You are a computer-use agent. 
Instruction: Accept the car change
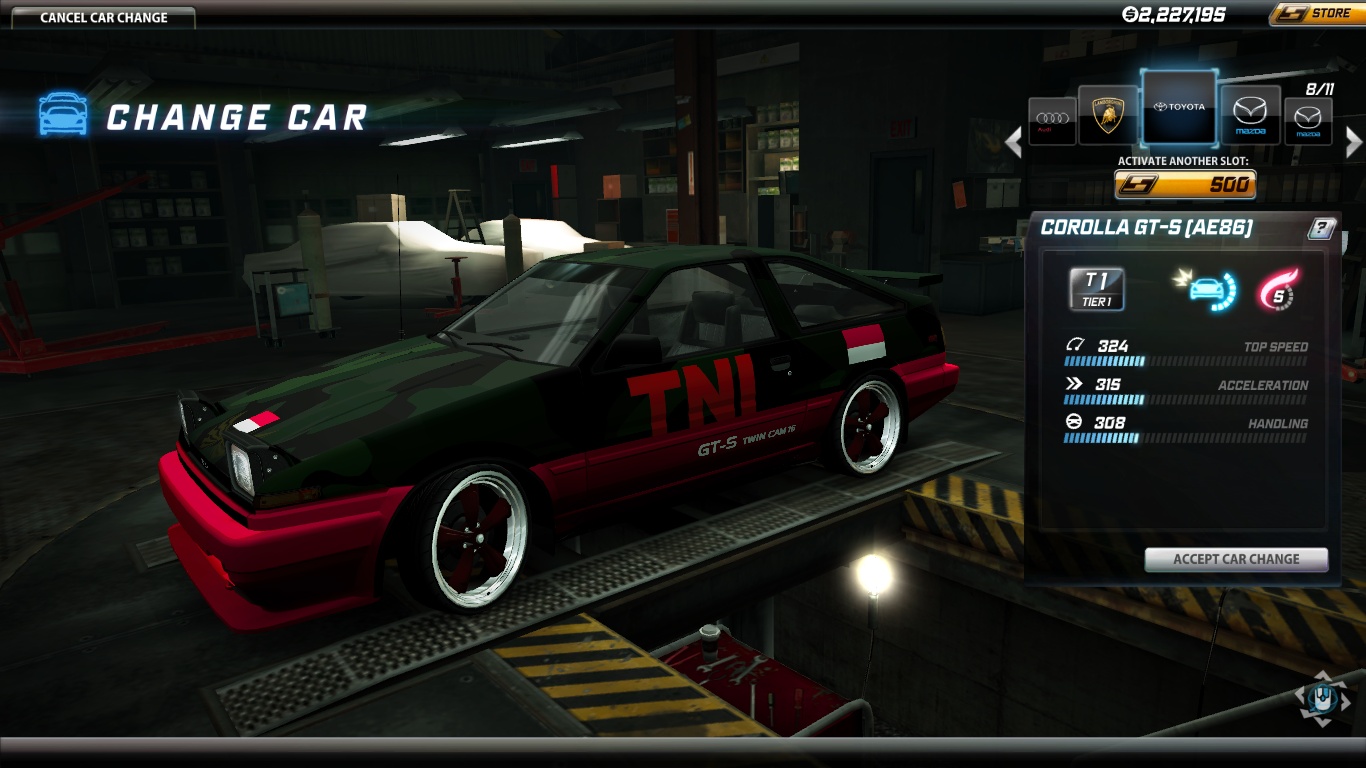(1236, 560)
